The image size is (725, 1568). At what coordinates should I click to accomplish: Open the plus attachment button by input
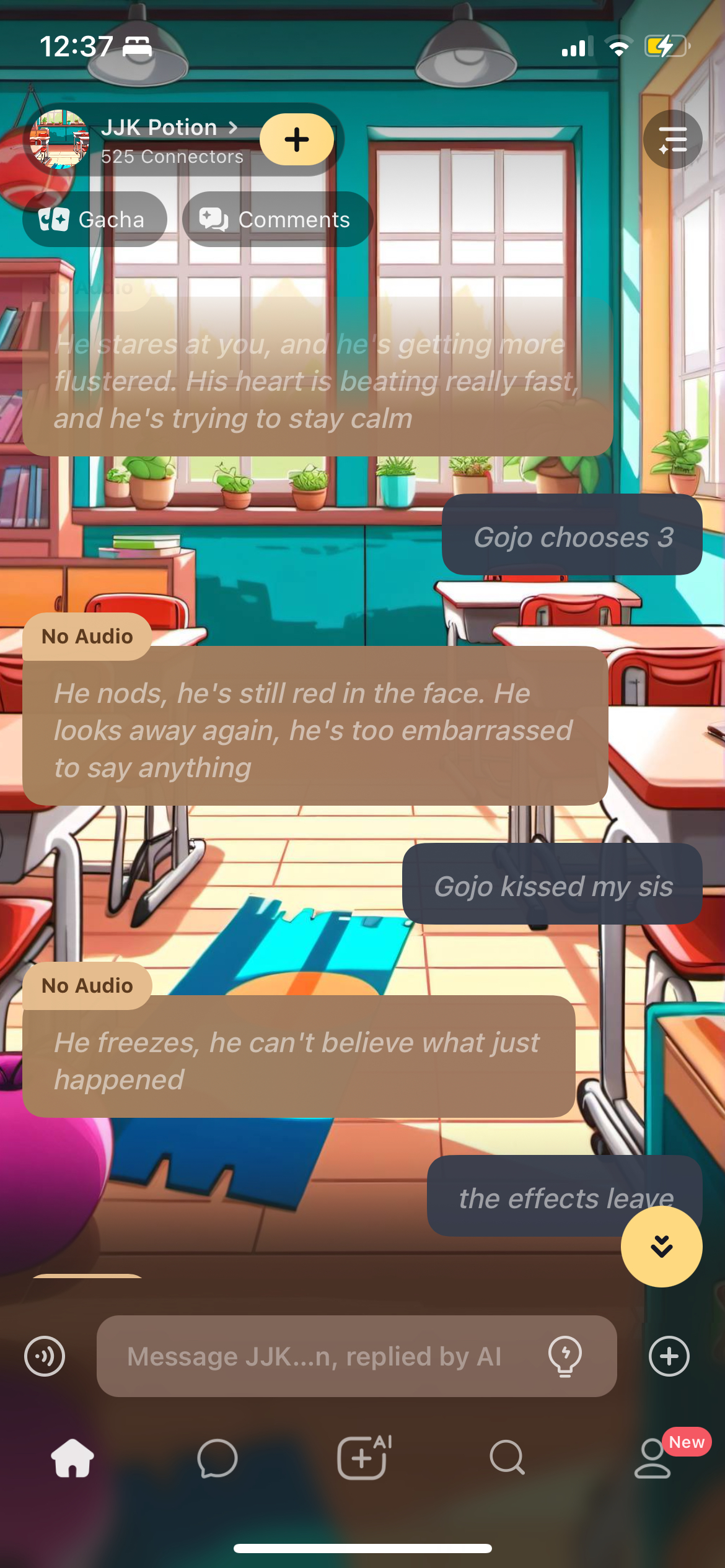669,1356
